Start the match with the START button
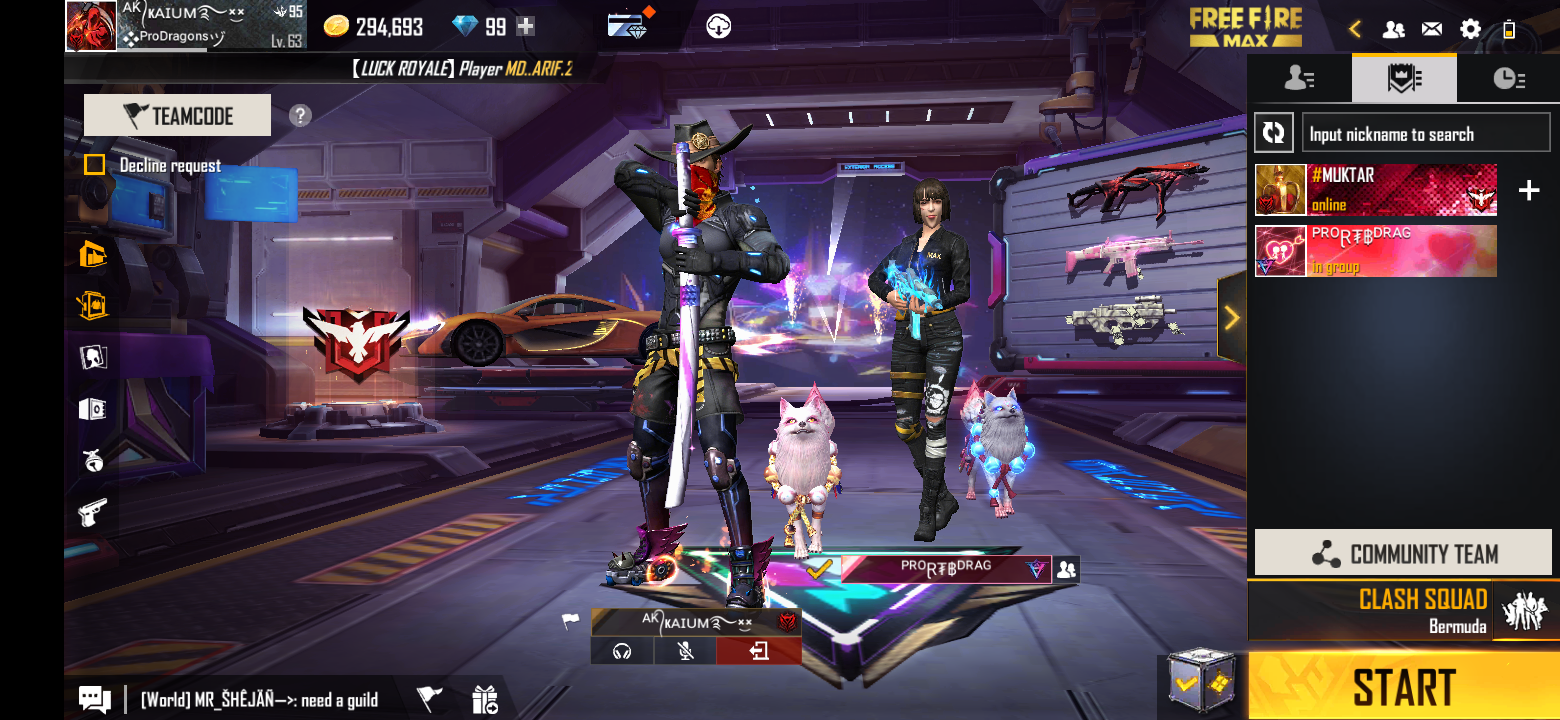This screenshot has height=720, width=1560. pyautogui.click(x=1403, y=687)
